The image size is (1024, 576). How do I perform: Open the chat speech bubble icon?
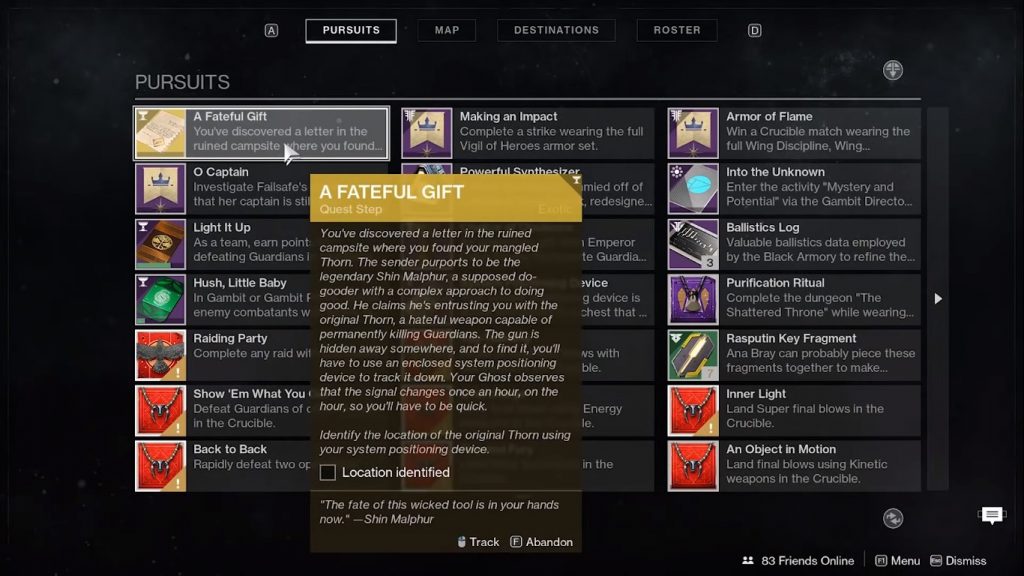click(x=992, y=515)
